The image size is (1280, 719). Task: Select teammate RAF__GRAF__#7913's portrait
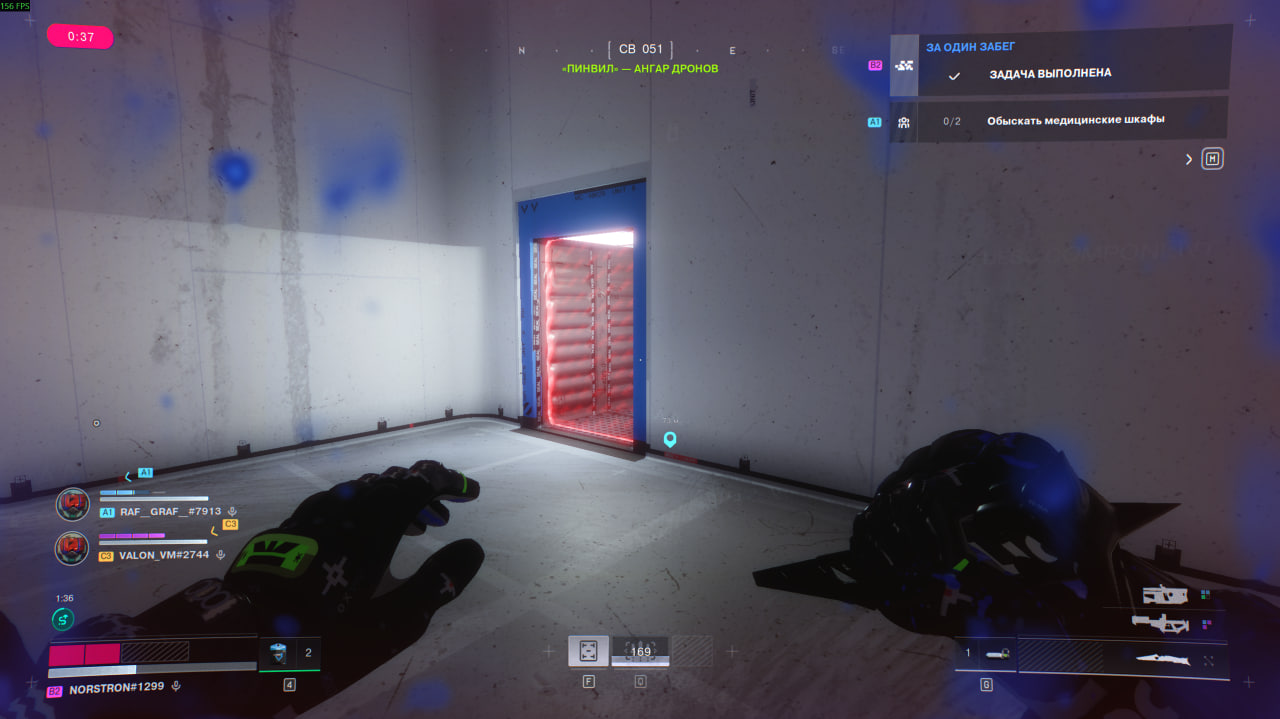[73, 503]
